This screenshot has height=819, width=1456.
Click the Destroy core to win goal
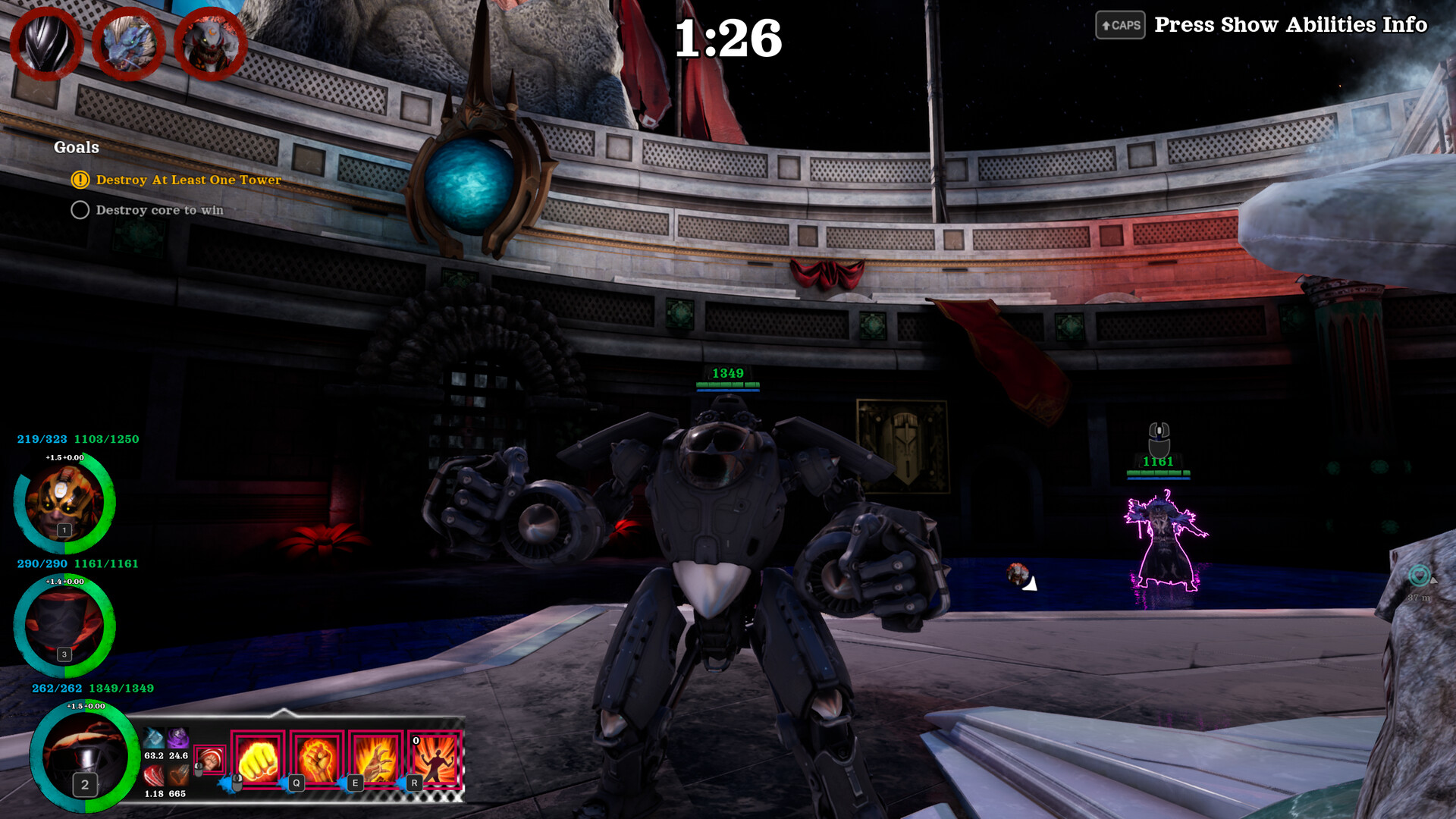(159, 210)
